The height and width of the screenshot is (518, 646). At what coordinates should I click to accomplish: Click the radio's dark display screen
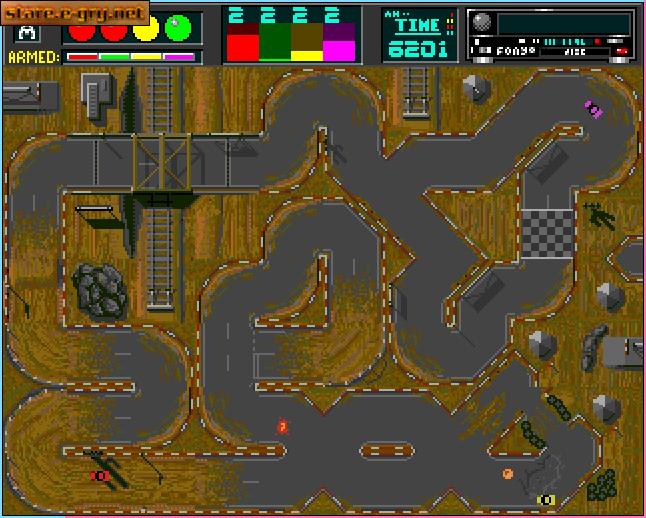pyautogui.click(x=562, y=25)
